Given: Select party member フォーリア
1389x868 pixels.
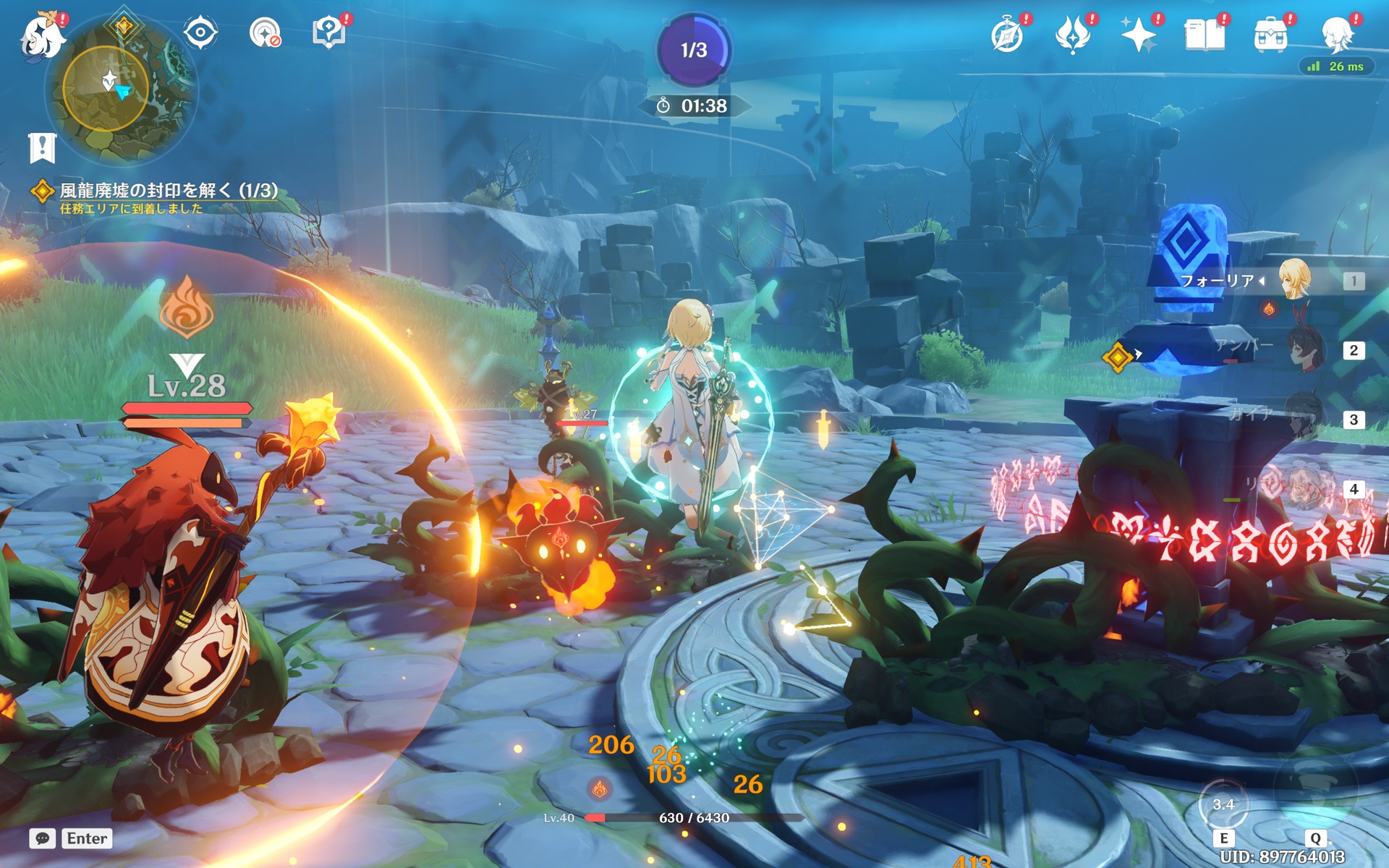Looking at the screenshot, I should (1294, 281).
